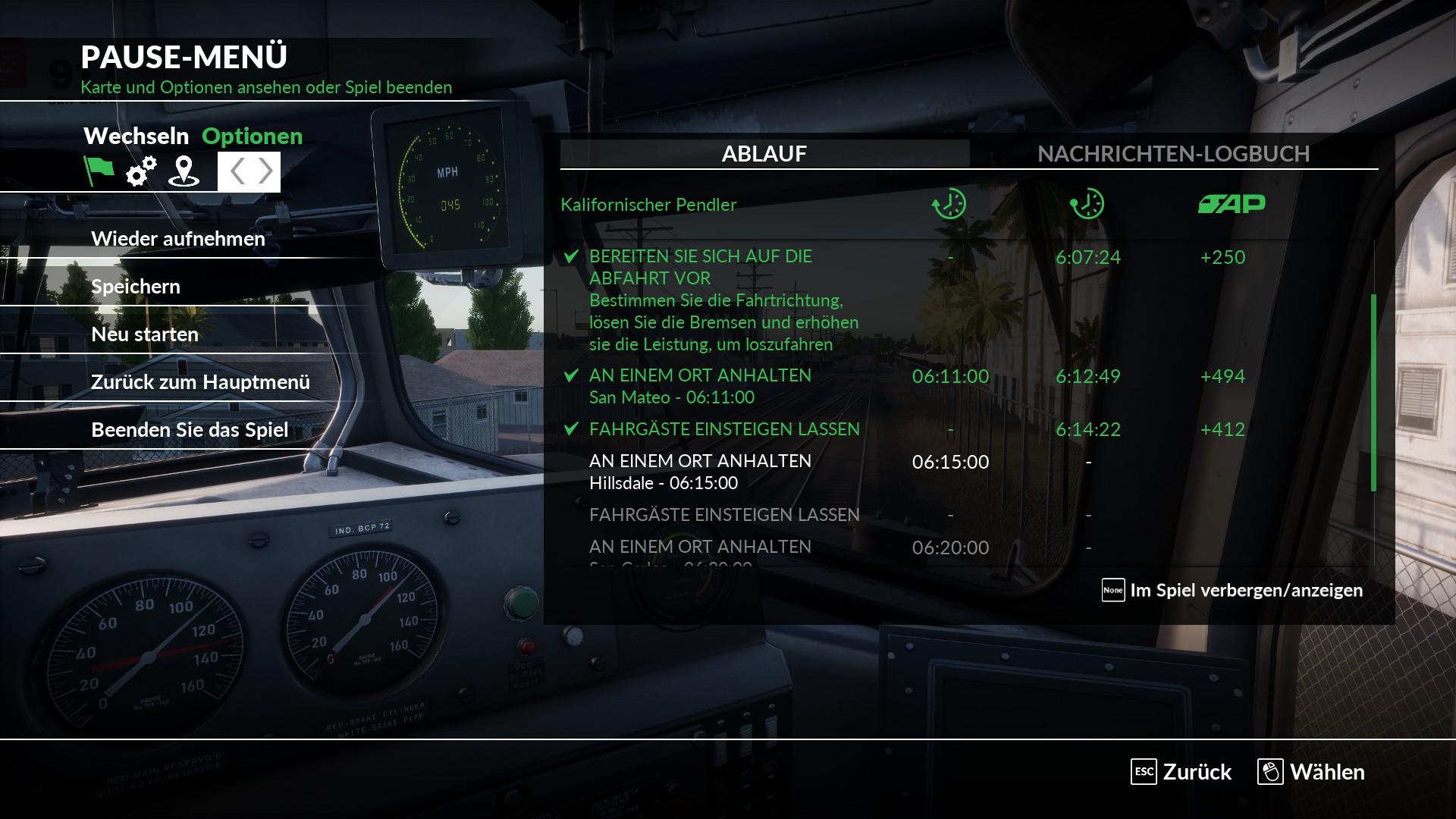1456x819 pixels.
Task: Toggle Im Spiel verbergen/anzeigen
Action: click(1232, 590)
